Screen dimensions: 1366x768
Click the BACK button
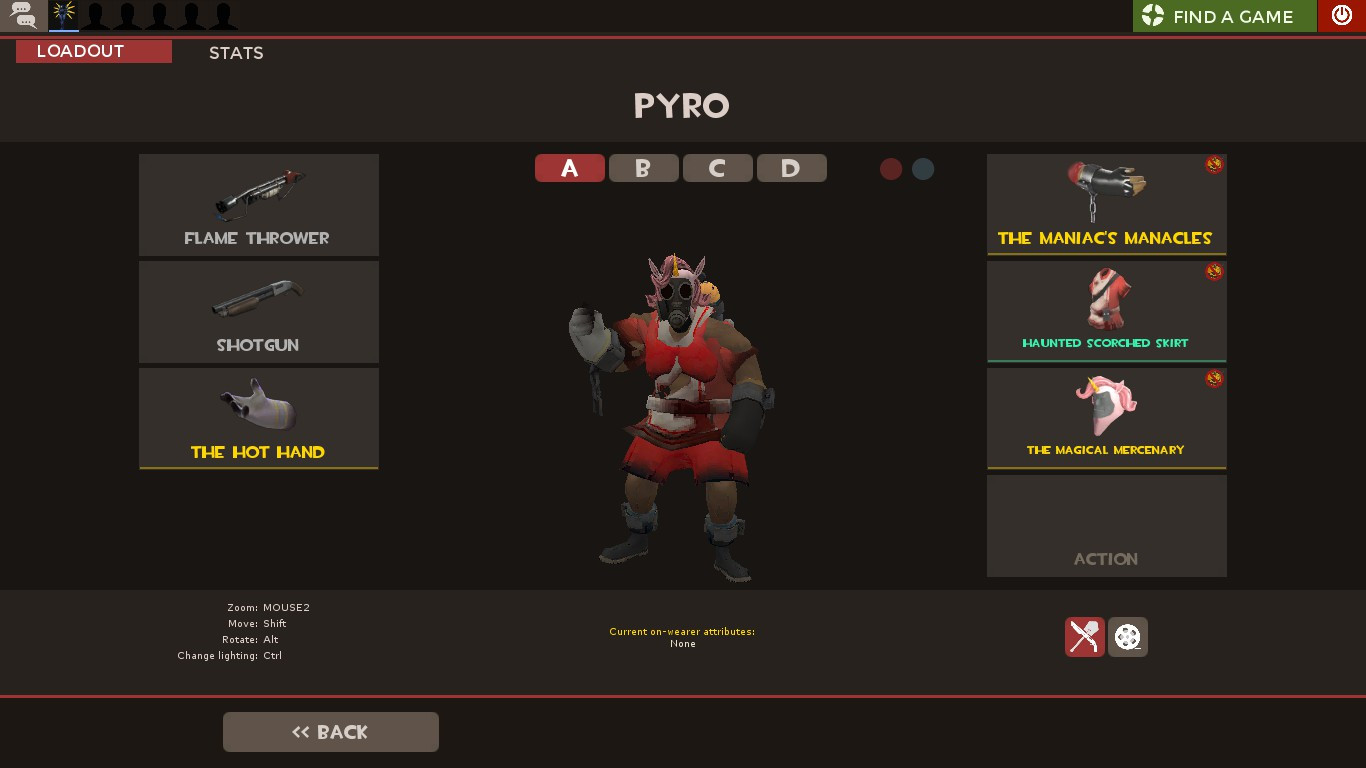[330, 731]
